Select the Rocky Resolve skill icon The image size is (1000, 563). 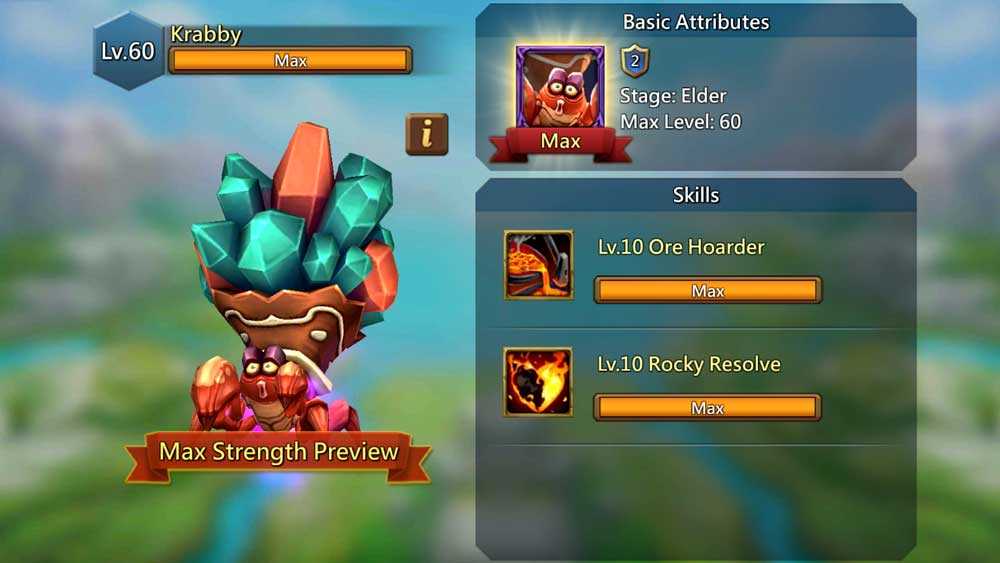tap(538, 381)
